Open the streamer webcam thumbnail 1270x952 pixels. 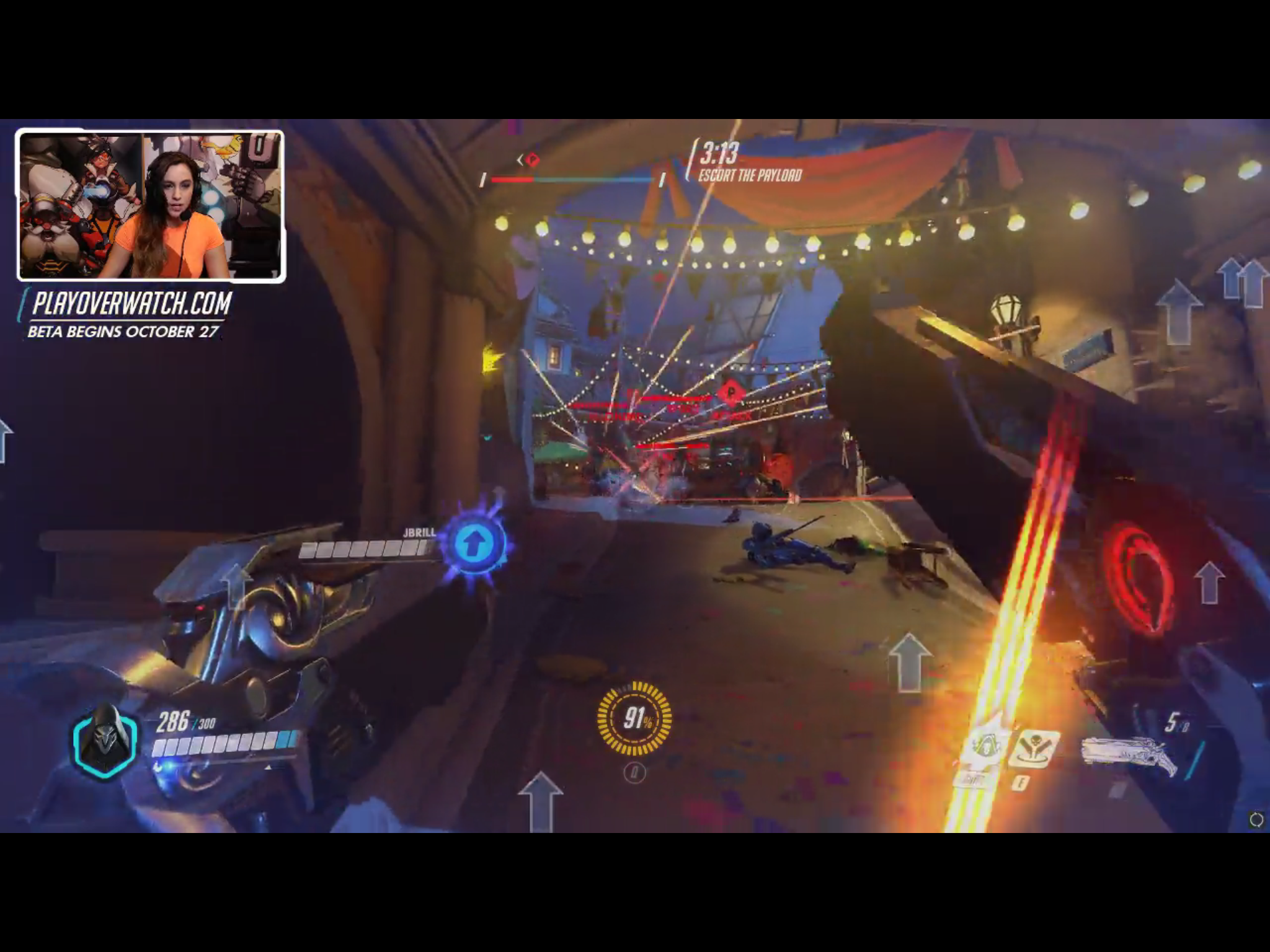click(x=151, y=206)
